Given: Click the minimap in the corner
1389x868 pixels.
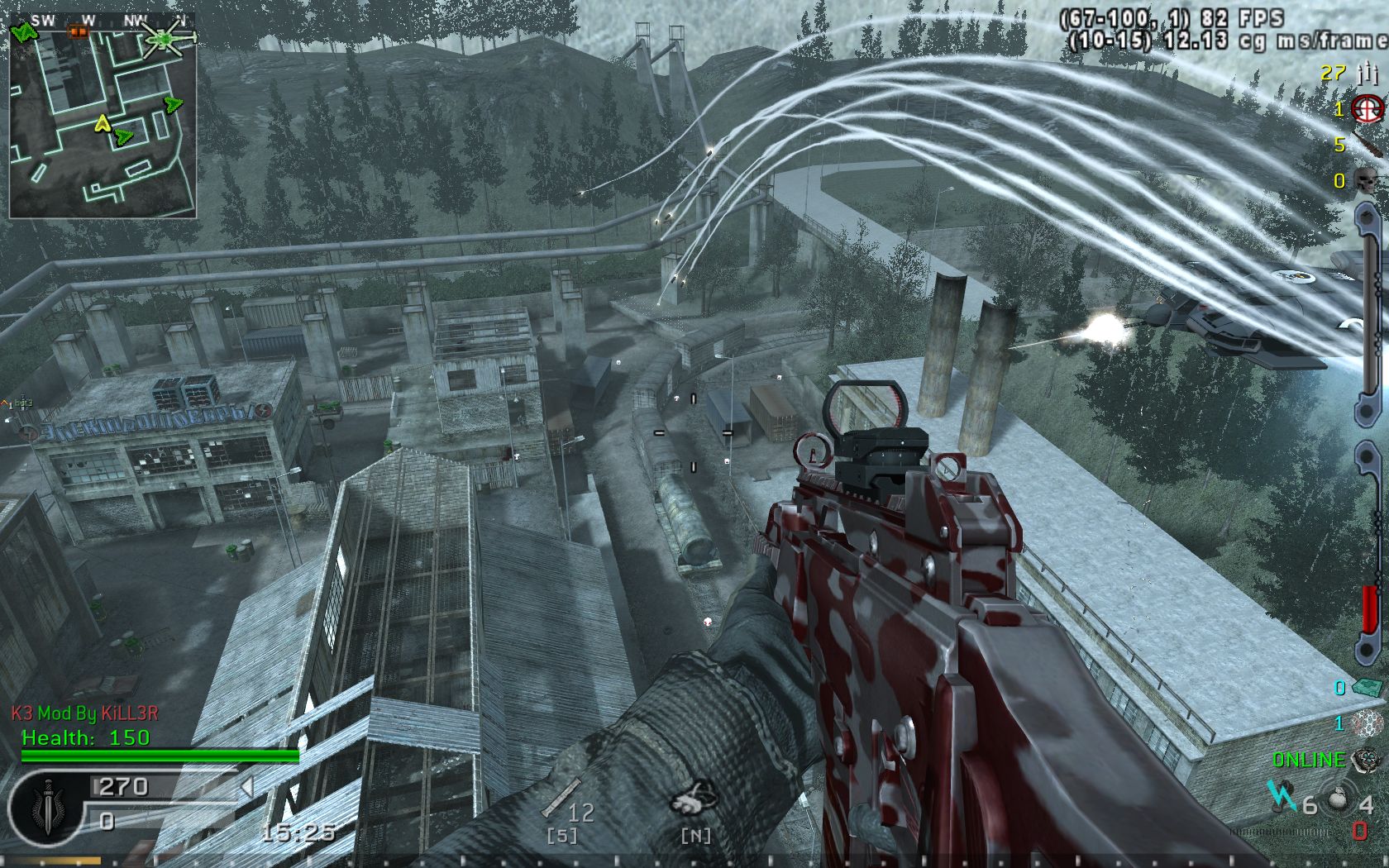Looking at the screenshot, I should (x=103, y=116).
